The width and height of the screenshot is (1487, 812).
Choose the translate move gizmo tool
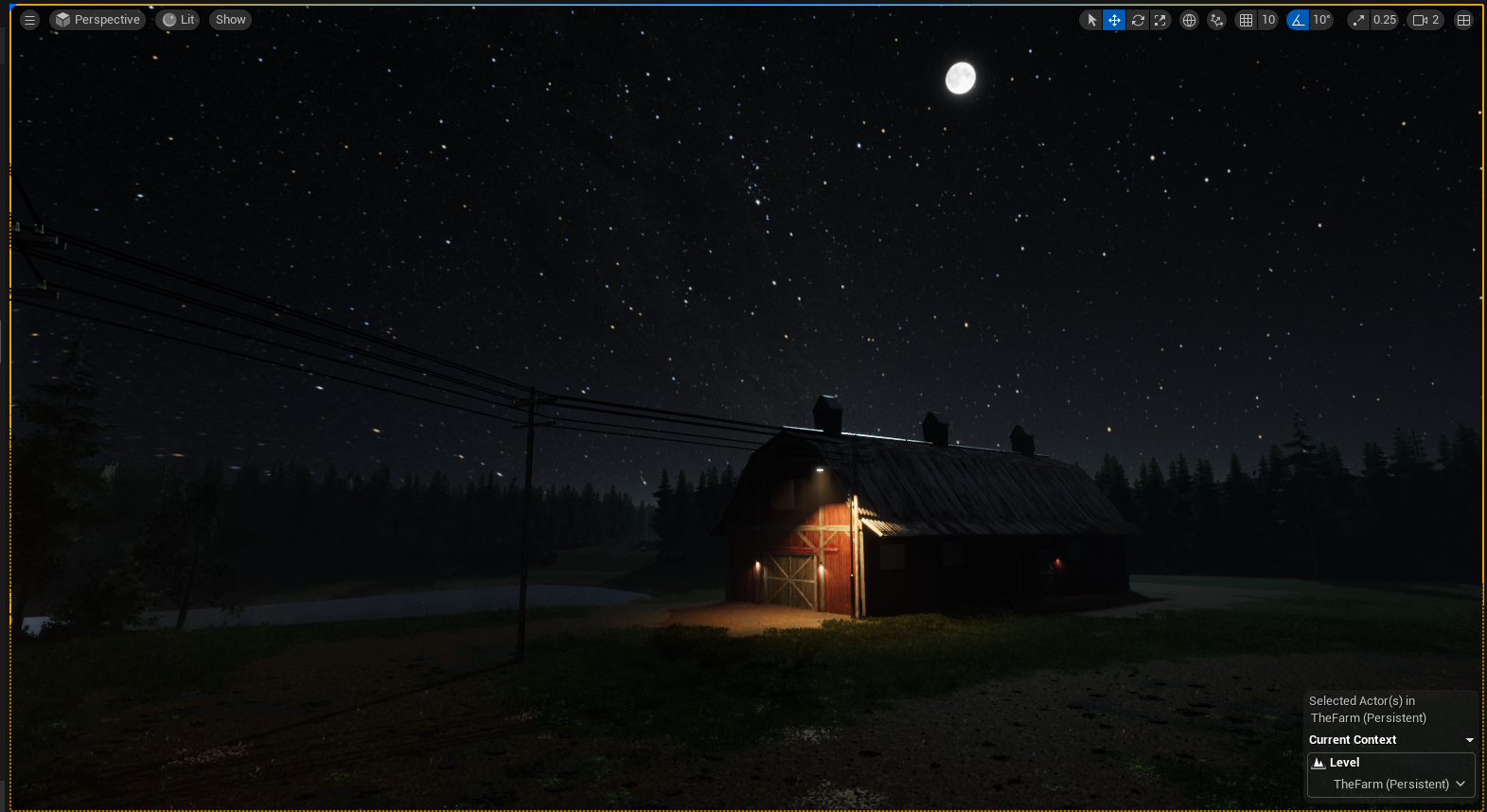pyautogui.click(x=1114, y=20)
